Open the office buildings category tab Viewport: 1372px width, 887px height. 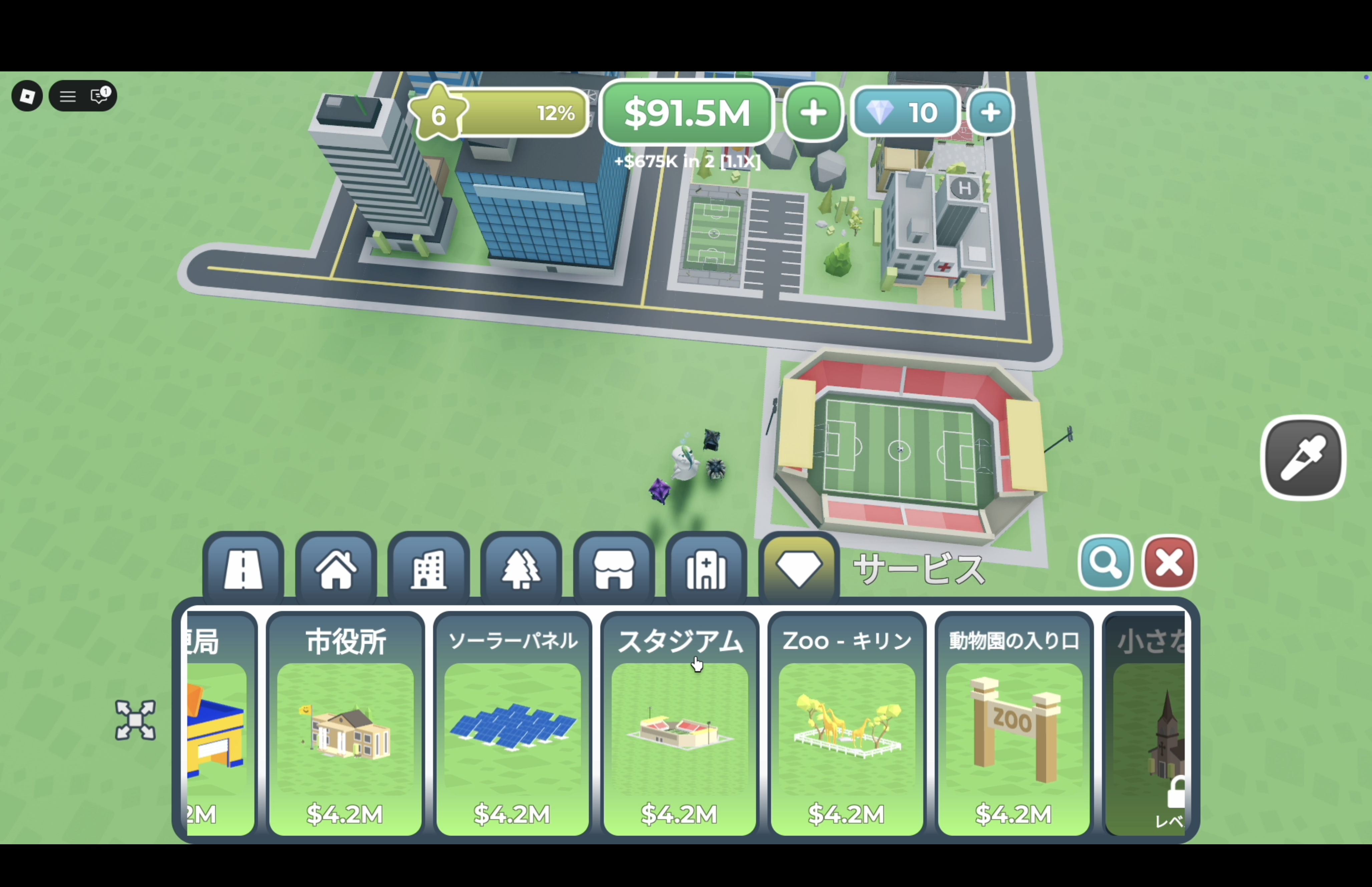point(428,569)
